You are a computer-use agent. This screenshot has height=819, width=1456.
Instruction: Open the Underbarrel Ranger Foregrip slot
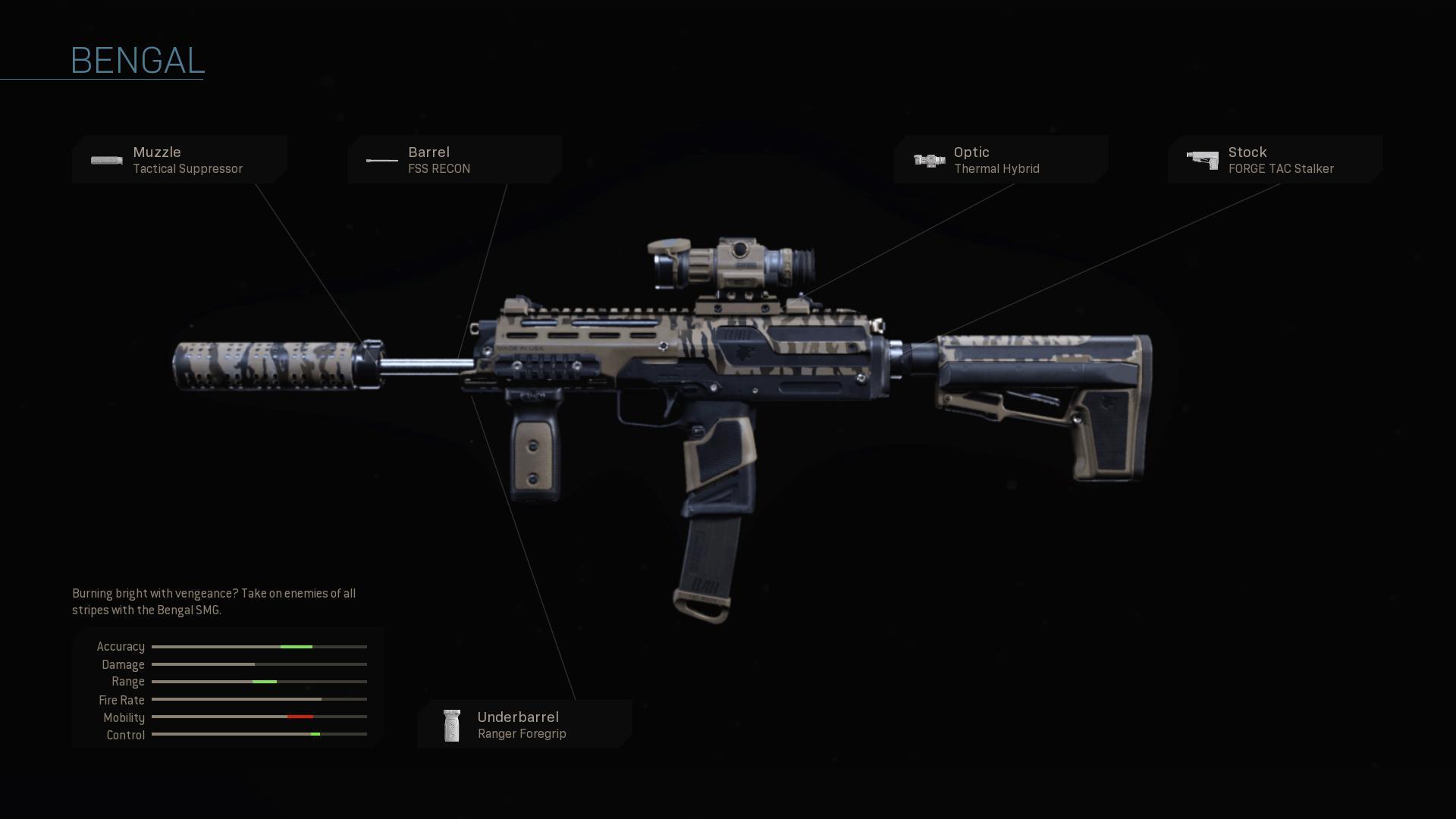click(524, 725)
